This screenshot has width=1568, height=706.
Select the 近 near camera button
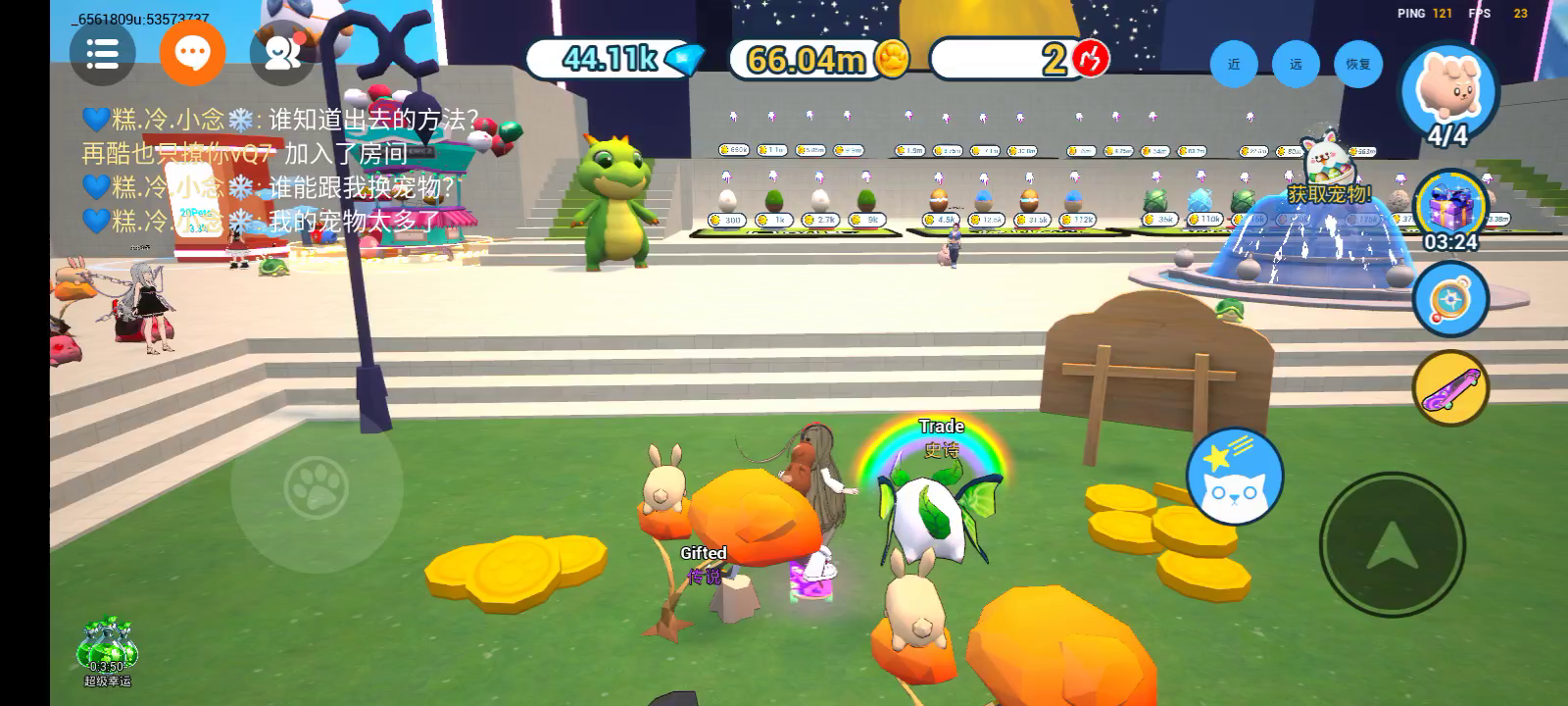[x=1234, y=64]
